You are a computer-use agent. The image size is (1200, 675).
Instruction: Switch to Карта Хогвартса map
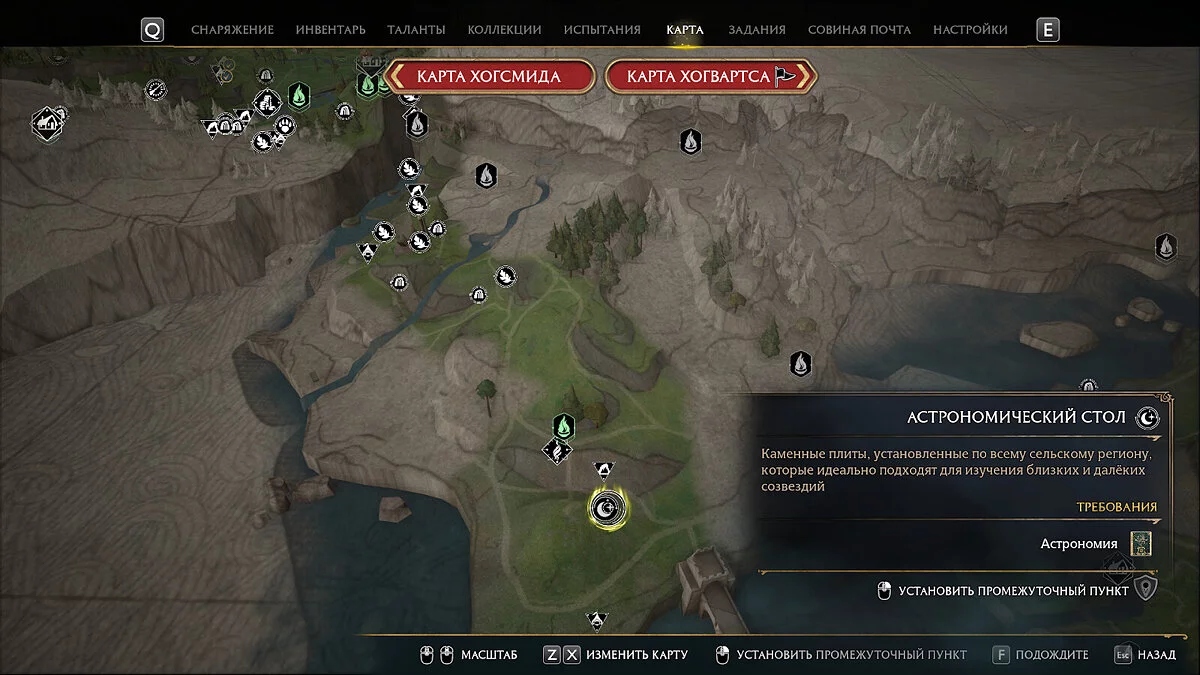pyautogui.click(x=711, y=76)
